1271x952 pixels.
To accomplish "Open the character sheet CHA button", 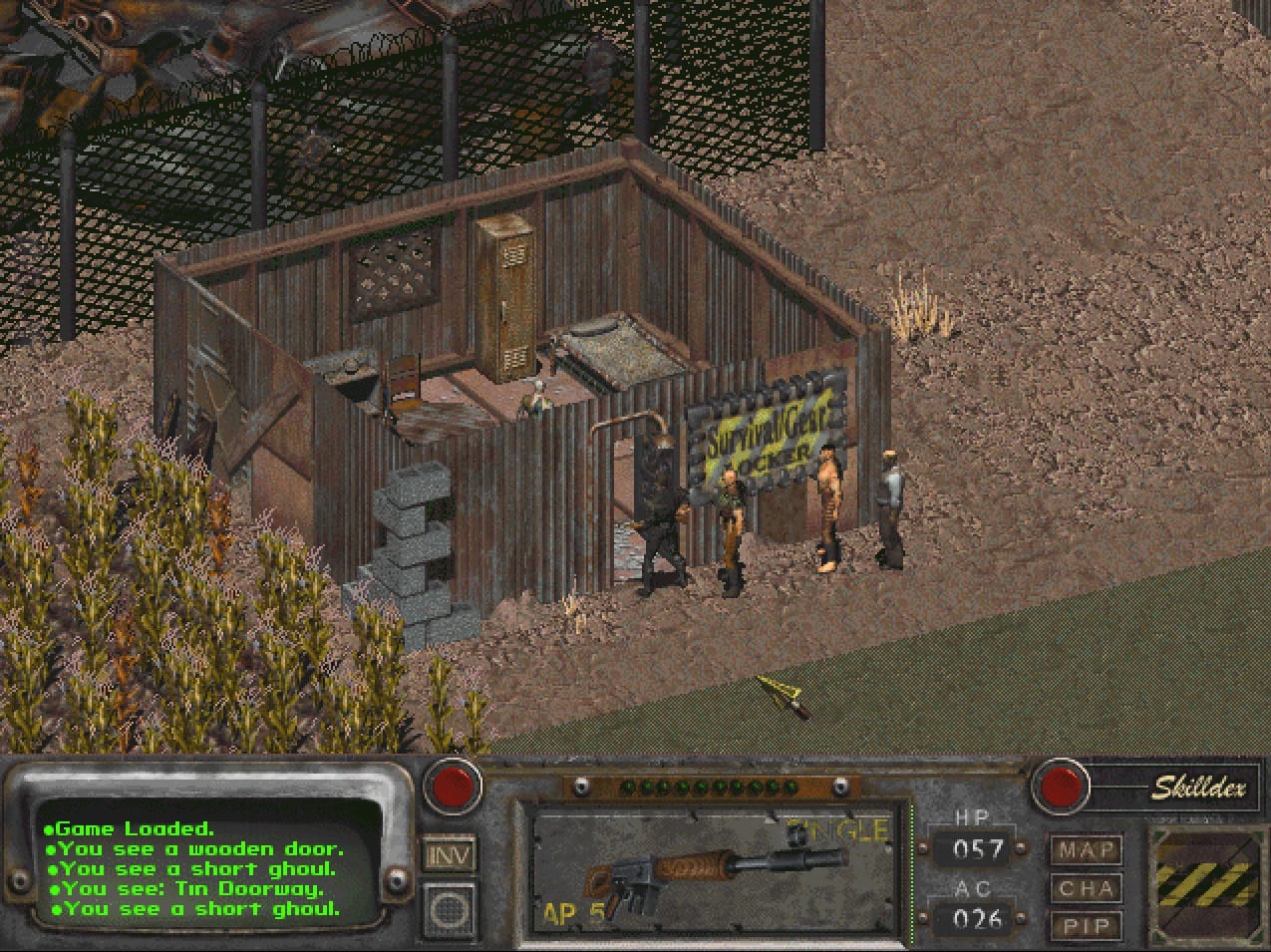I will pos(1086,888).
